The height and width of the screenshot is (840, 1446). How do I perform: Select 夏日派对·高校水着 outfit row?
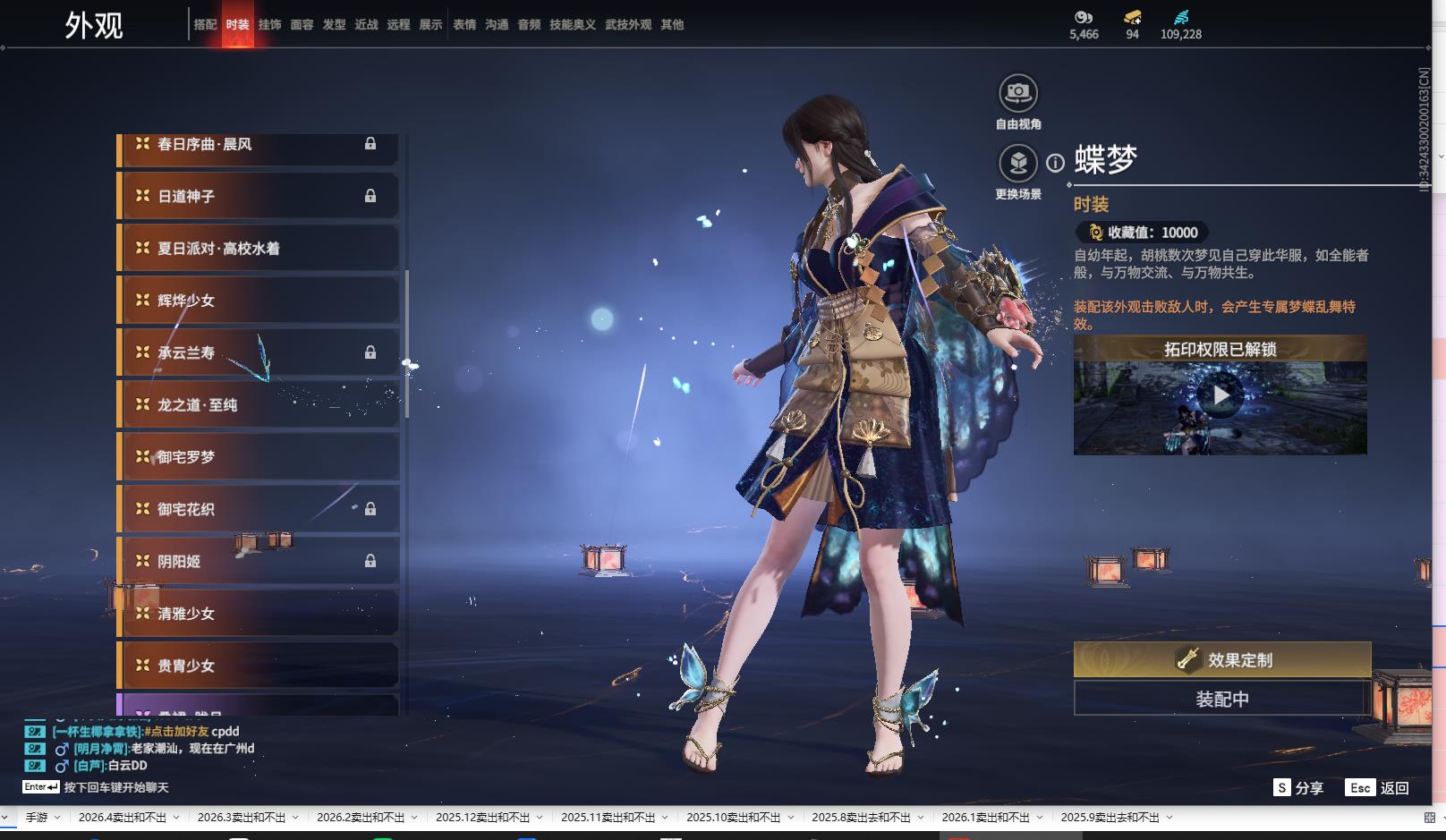258,249
